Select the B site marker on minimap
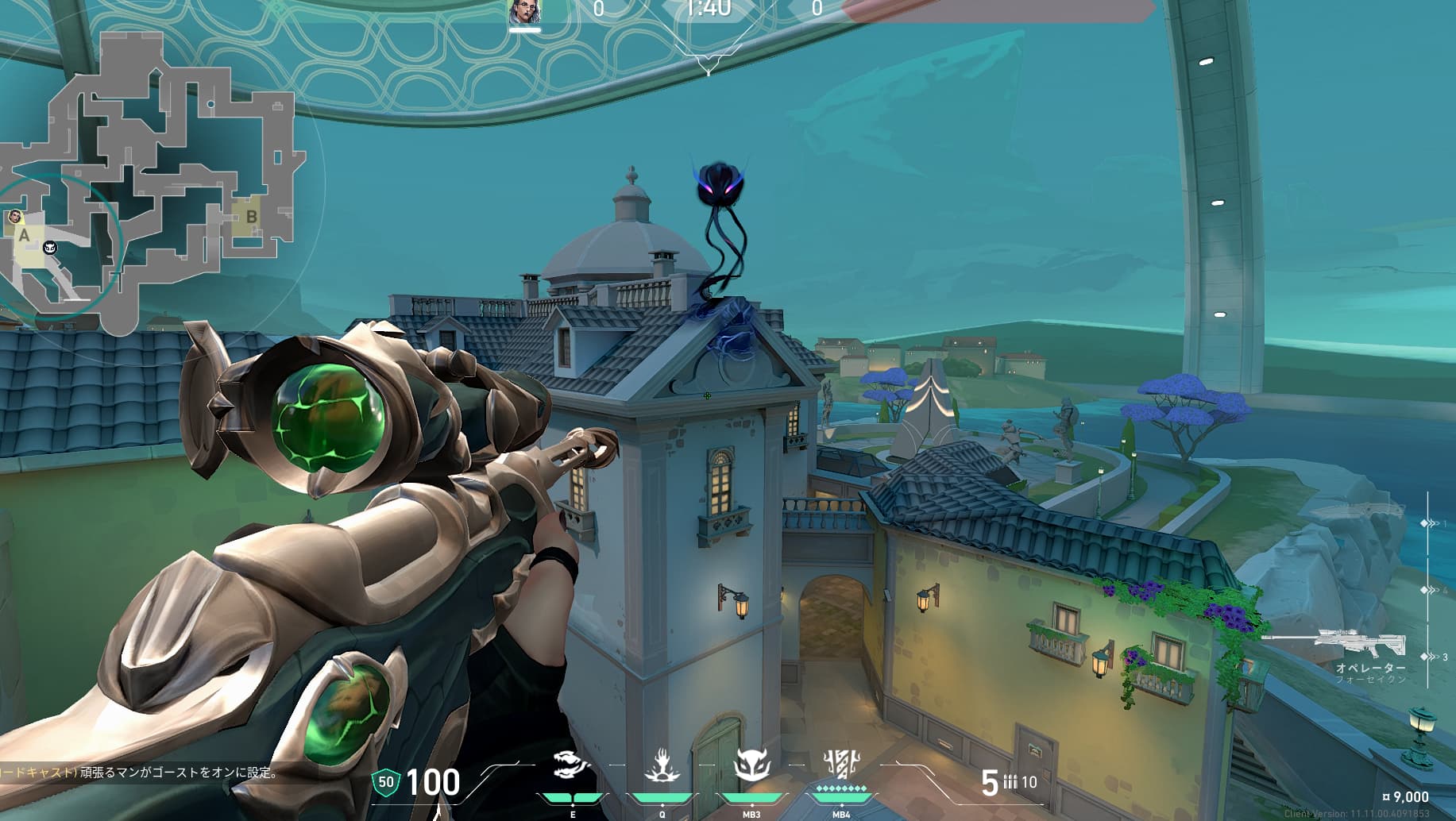 click(x=251, y=216)
